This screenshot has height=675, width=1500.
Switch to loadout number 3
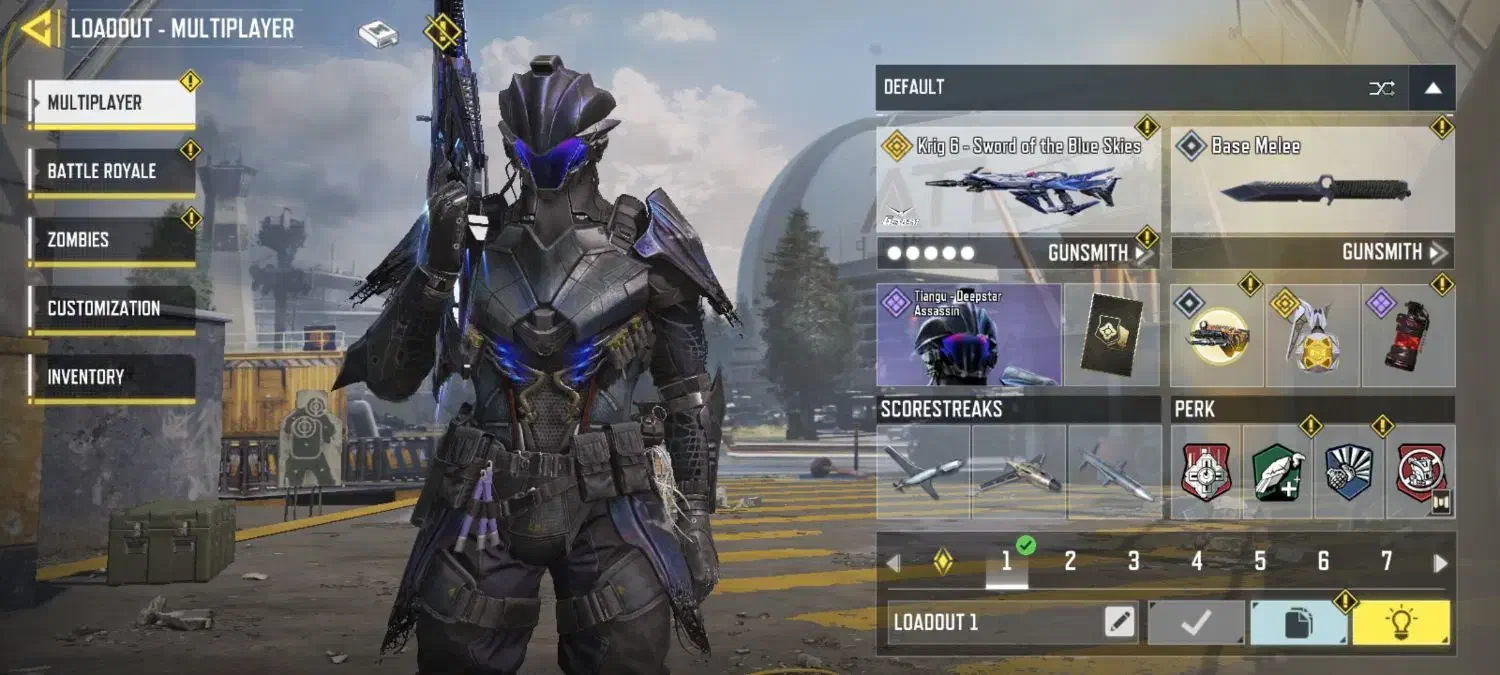pyautogui.click(x=1133, y=562)
